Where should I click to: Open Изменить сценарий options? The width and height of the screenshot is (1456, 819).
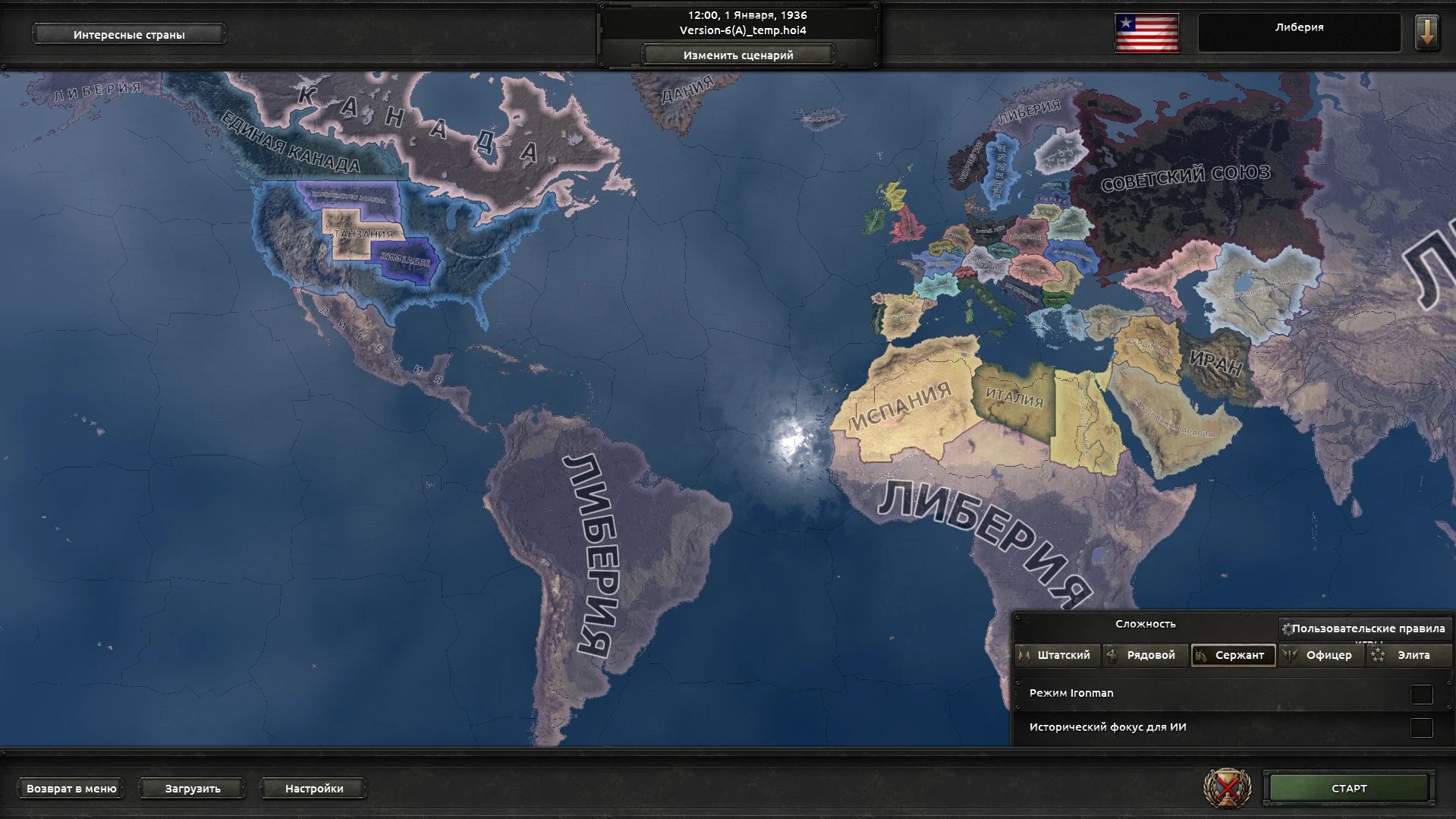[738, 55]
